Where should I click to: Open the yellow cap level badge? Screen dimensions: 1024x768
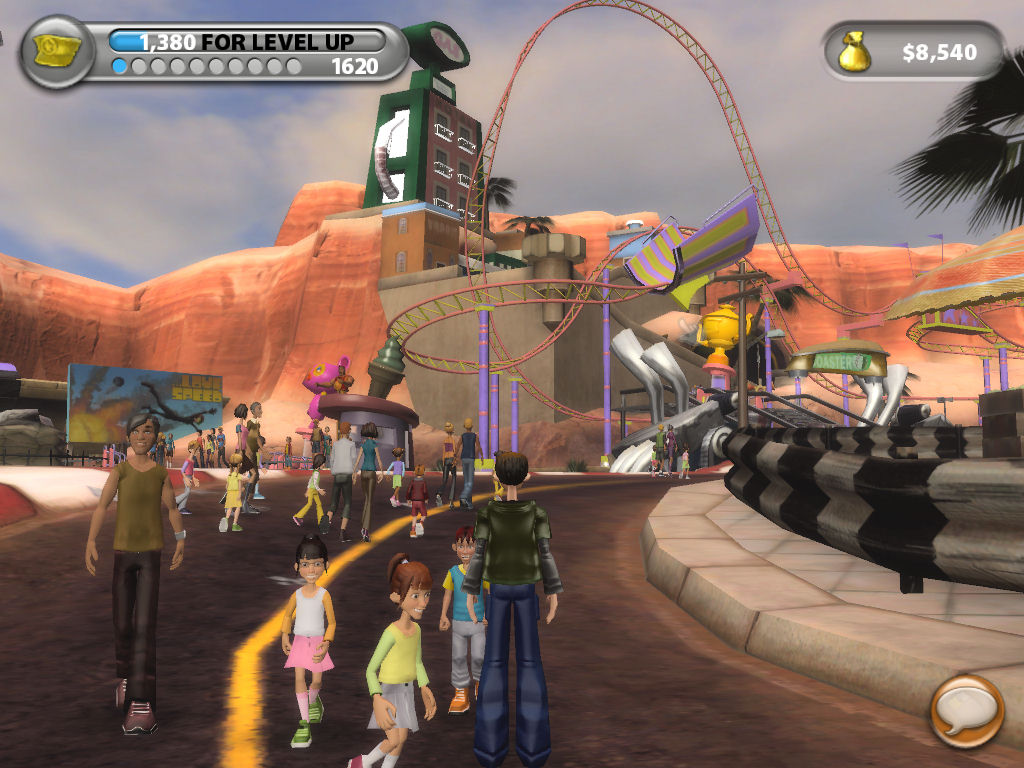(x=56, y=51)
